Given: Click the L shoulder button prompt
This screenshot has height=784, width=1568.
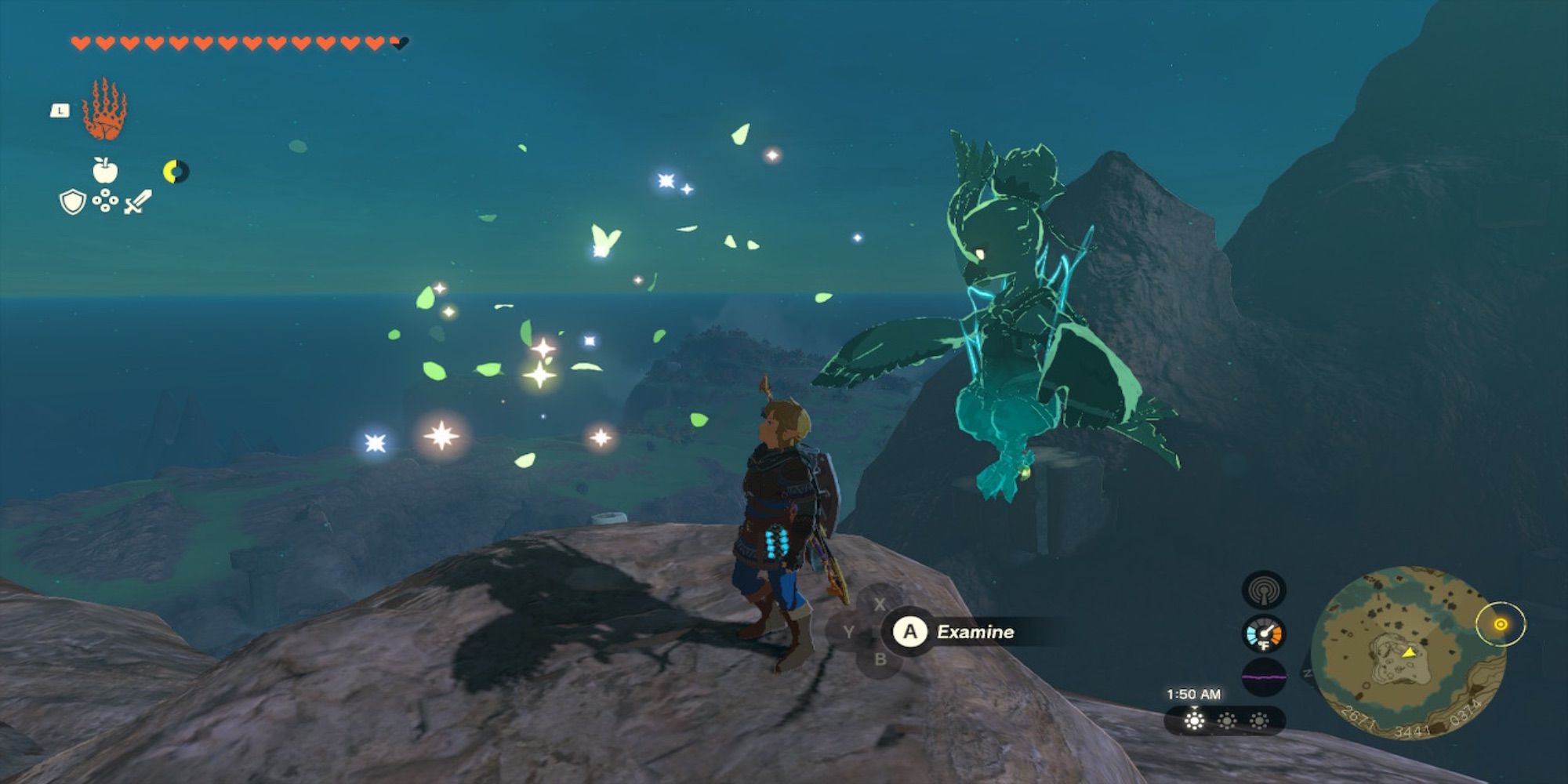Looking at the screenshot, I should 60,110.
